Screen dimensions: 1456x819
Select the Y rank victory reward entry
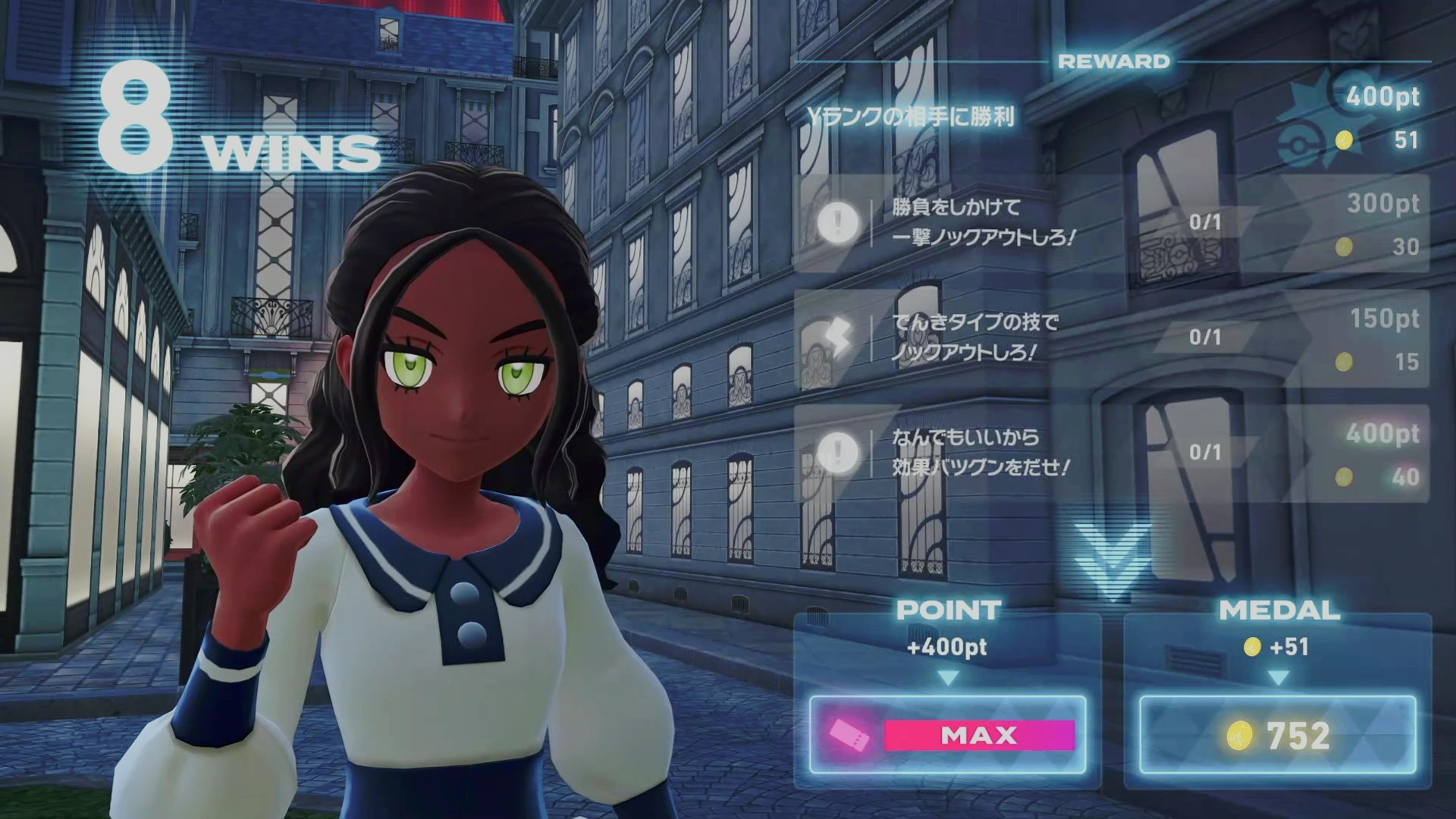click(1111, 118)
